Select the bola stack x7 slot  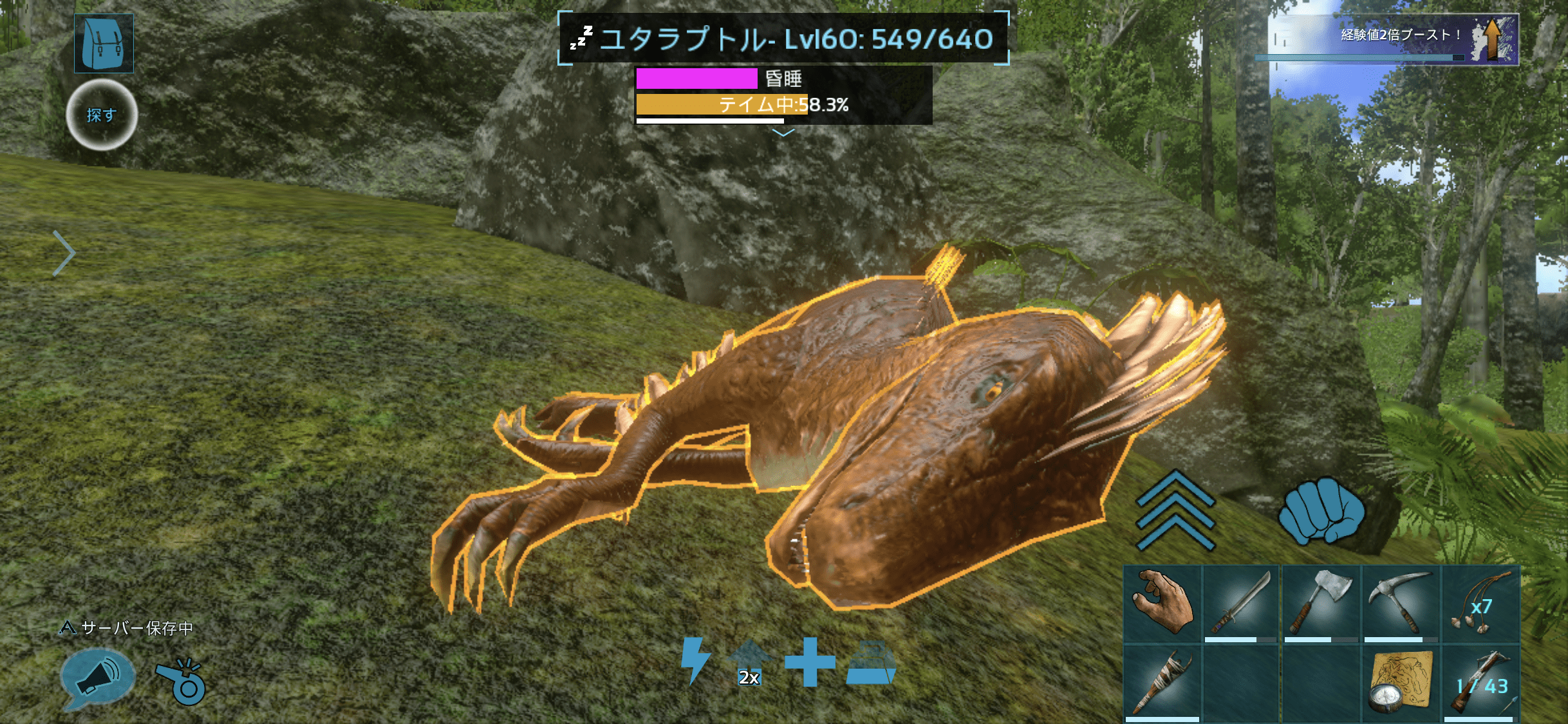(x=1480, y=604)
